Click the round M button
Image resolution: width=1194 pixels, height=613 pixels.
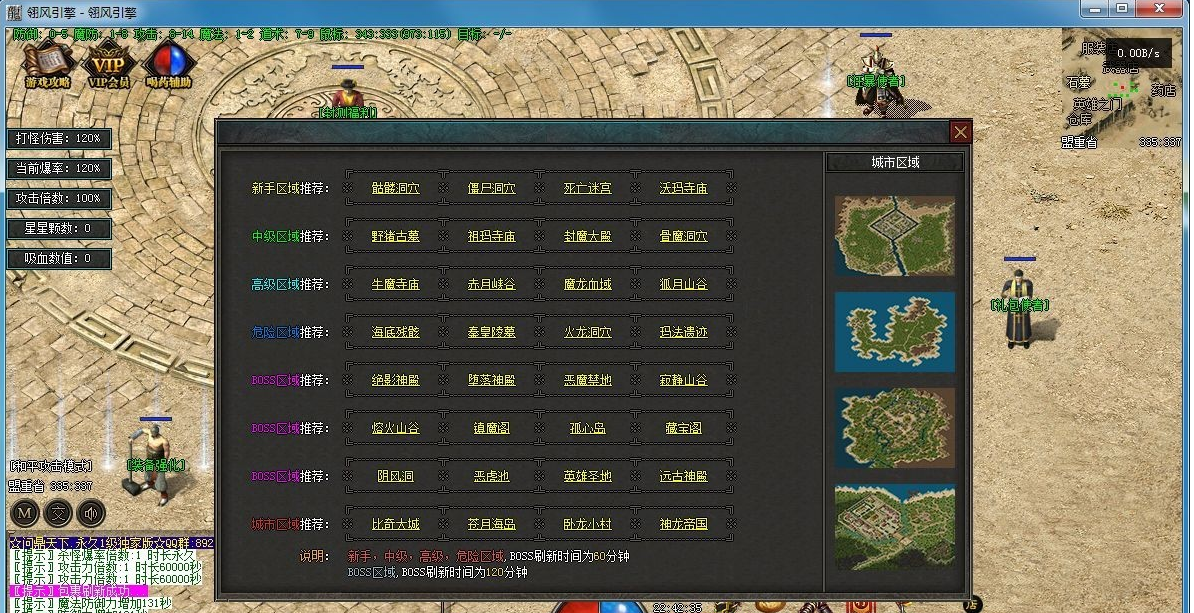coord(25,514)
